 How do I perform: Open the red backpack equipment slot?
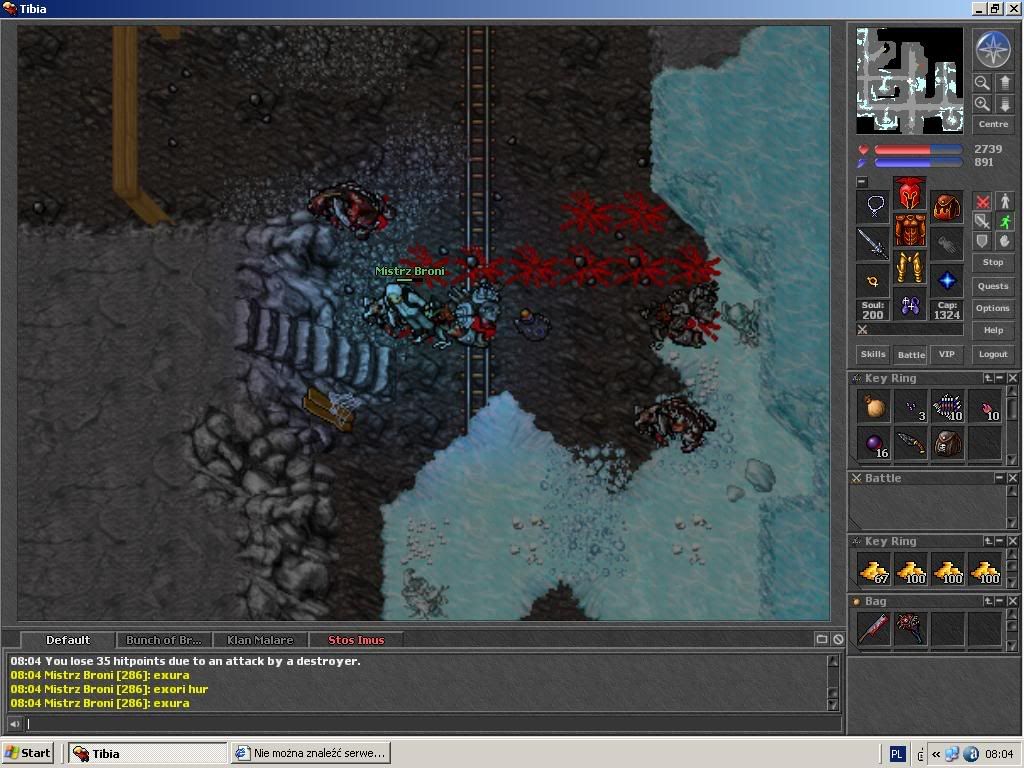tap(946, 207)
